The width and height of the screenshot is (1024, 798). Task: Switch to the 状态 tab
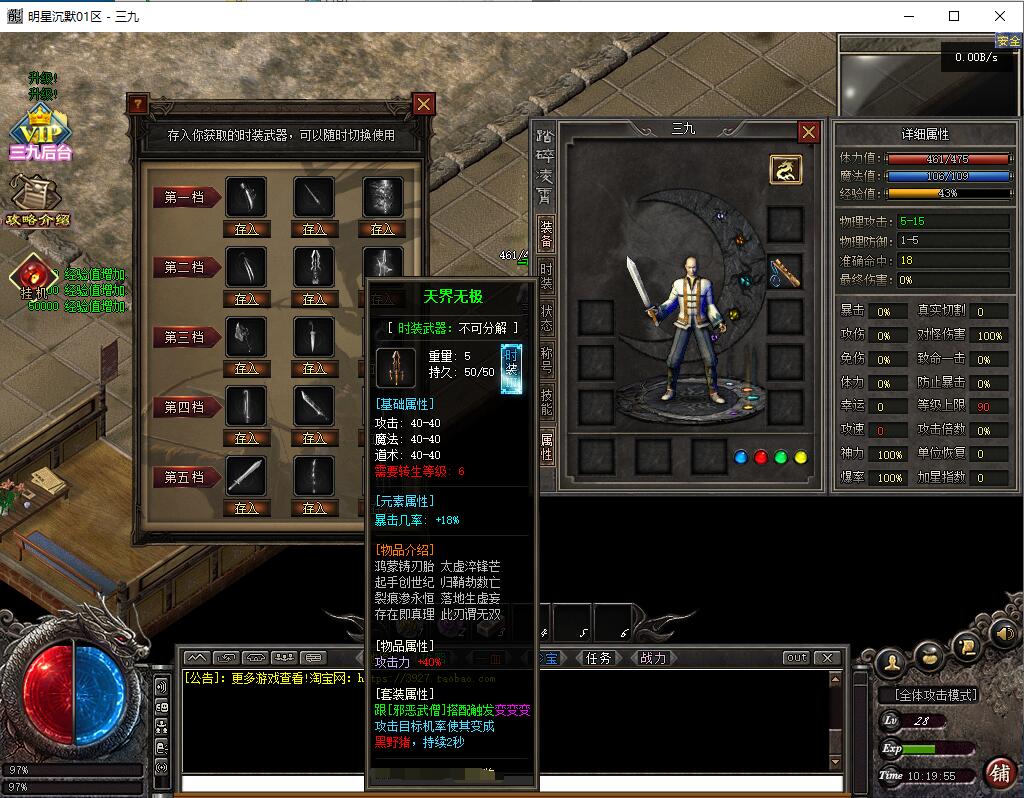coord(546,320)
